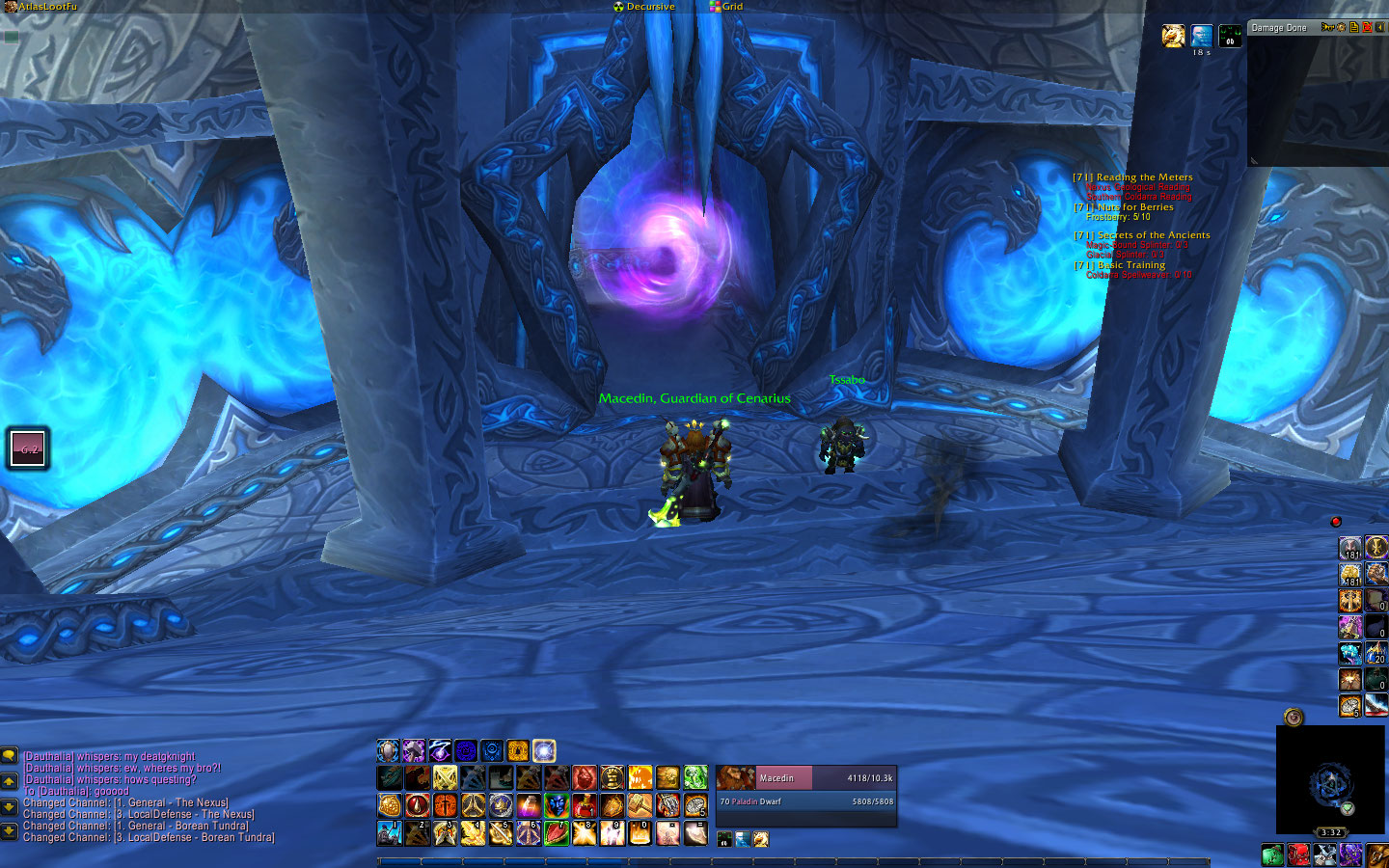The height and width of the screenshot is (868, 1389).
Task: Use the ability bound to key 1
Action: coord(390,832)
